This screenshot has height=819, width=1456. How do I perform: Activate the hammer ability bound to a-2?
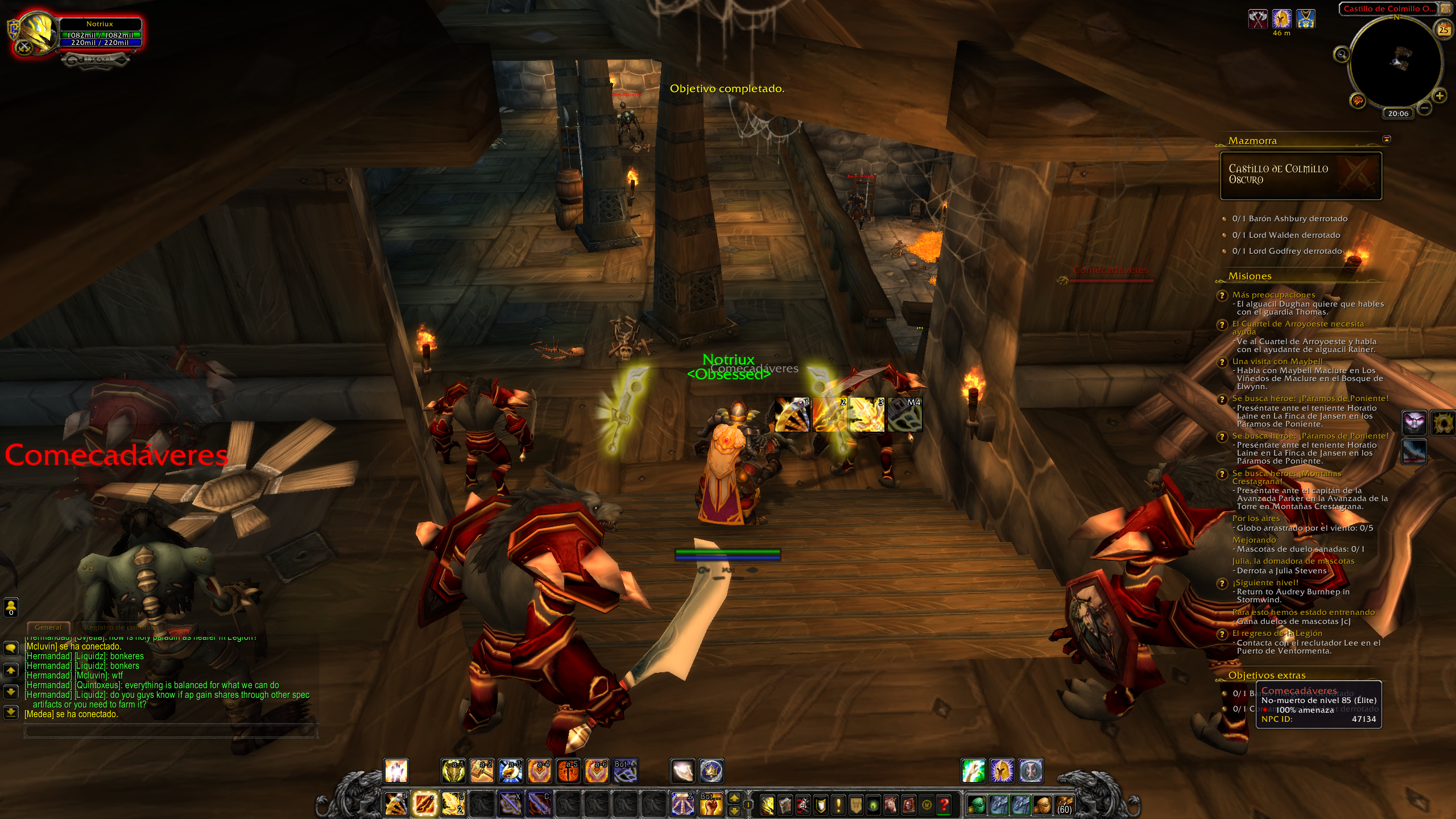click(x=482, y=771)
